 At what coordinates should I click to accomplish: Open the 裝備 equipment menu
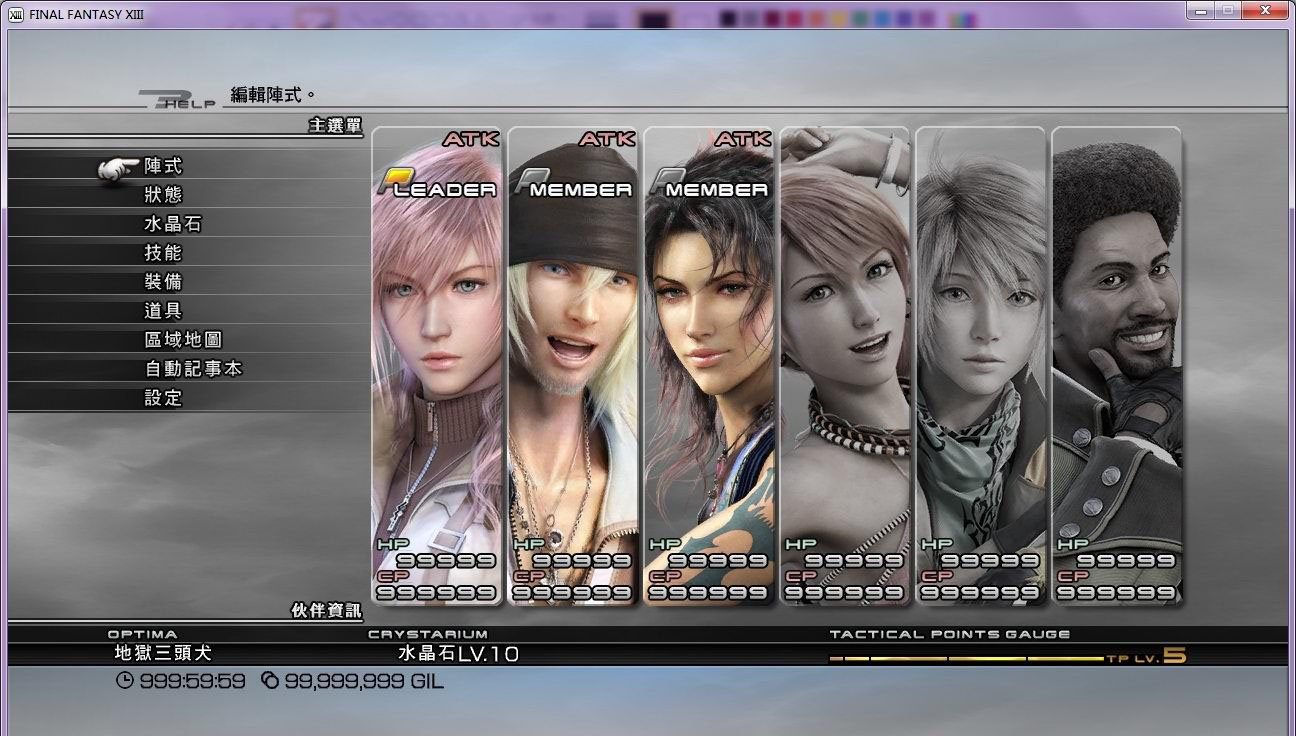pyautogui.click(x=163, y=282)
